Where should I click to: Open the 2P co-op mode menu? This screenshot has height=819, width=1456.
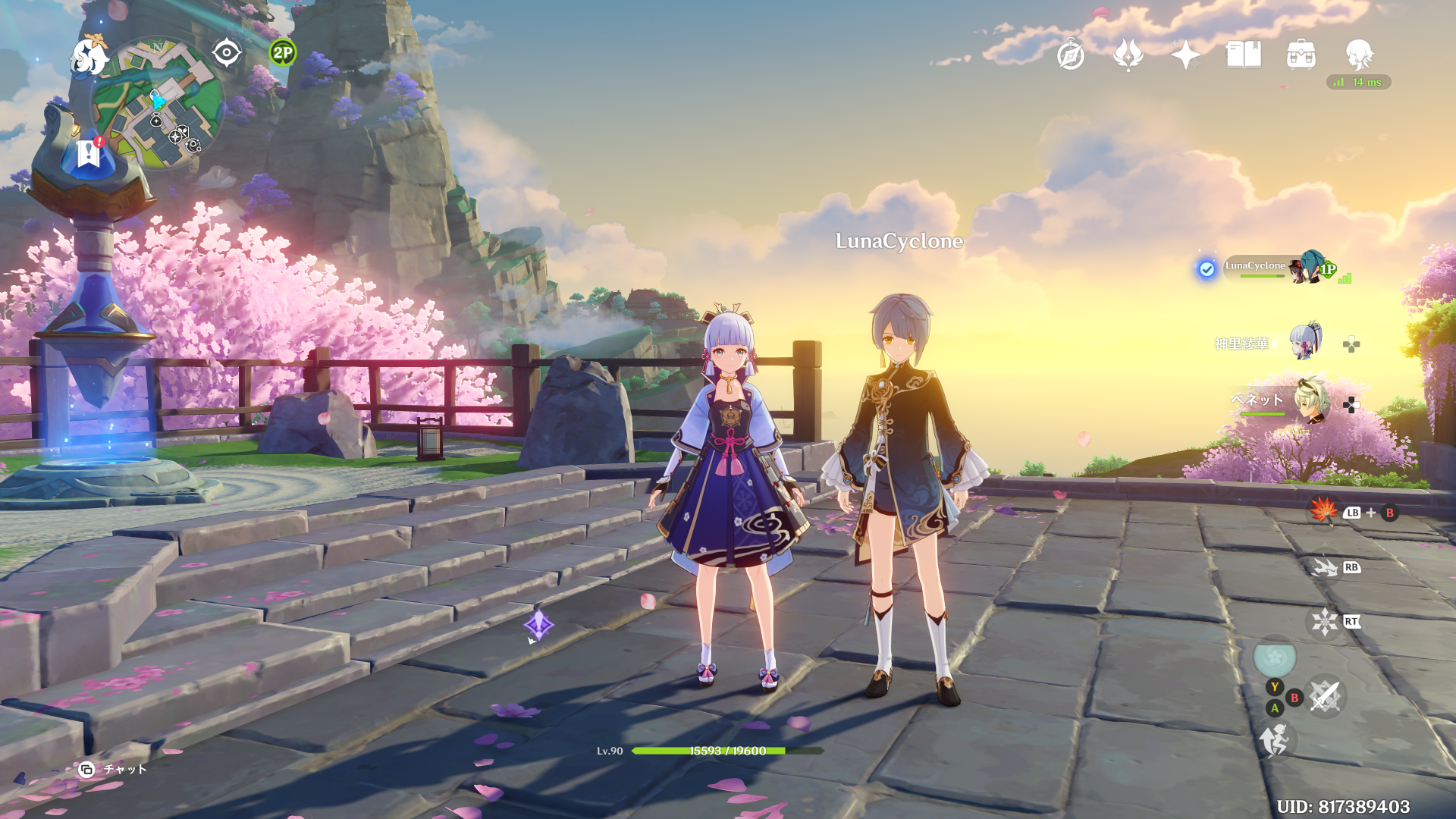[282, 53]
